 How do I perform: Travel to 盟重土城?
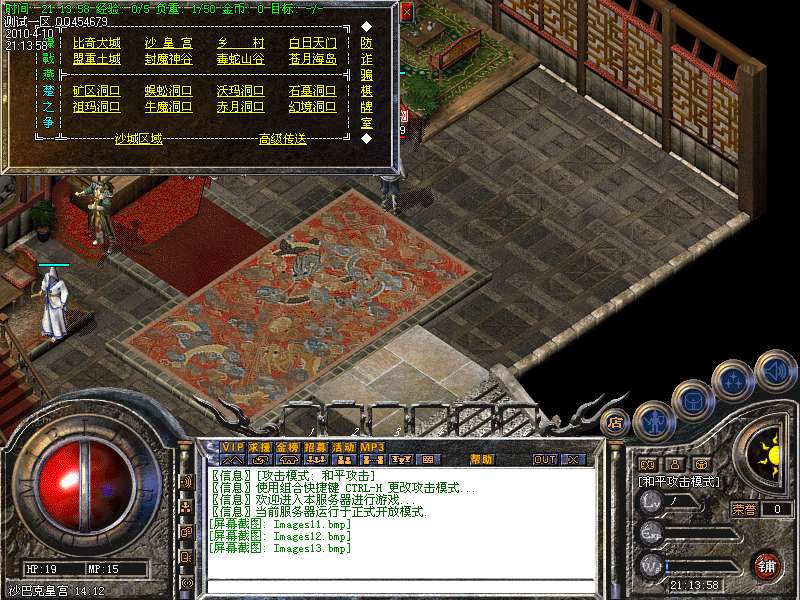tap(96, 59)
